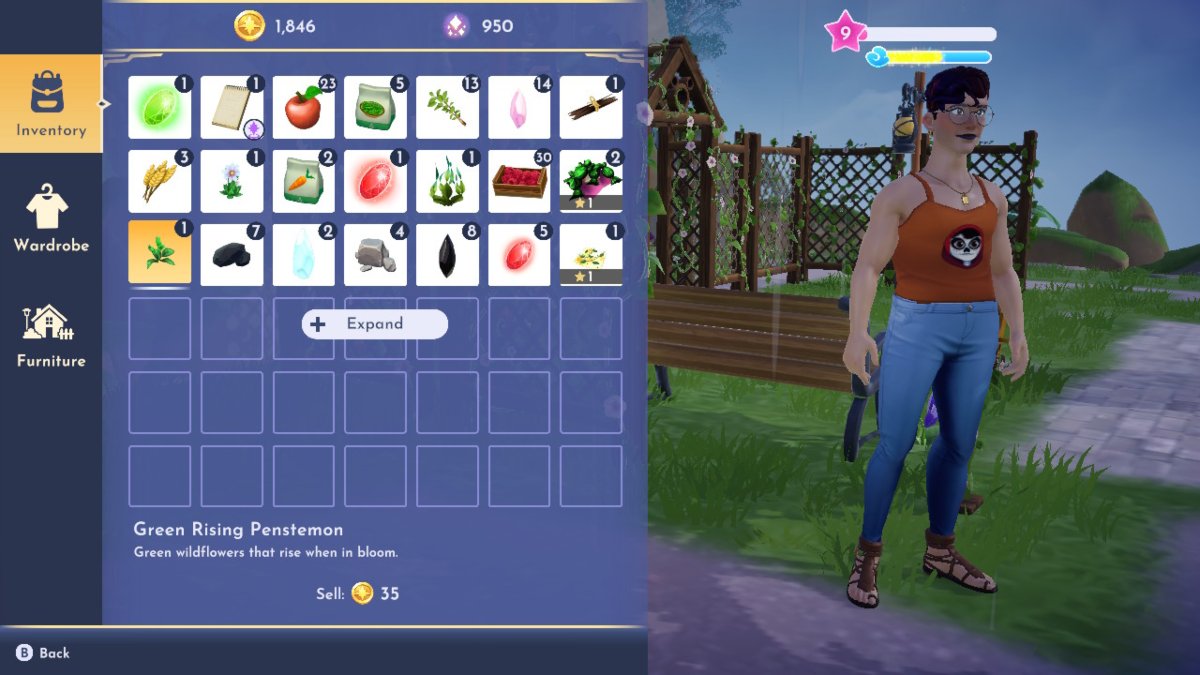
Task: Select the wheat stack
Action: point(160,181)
